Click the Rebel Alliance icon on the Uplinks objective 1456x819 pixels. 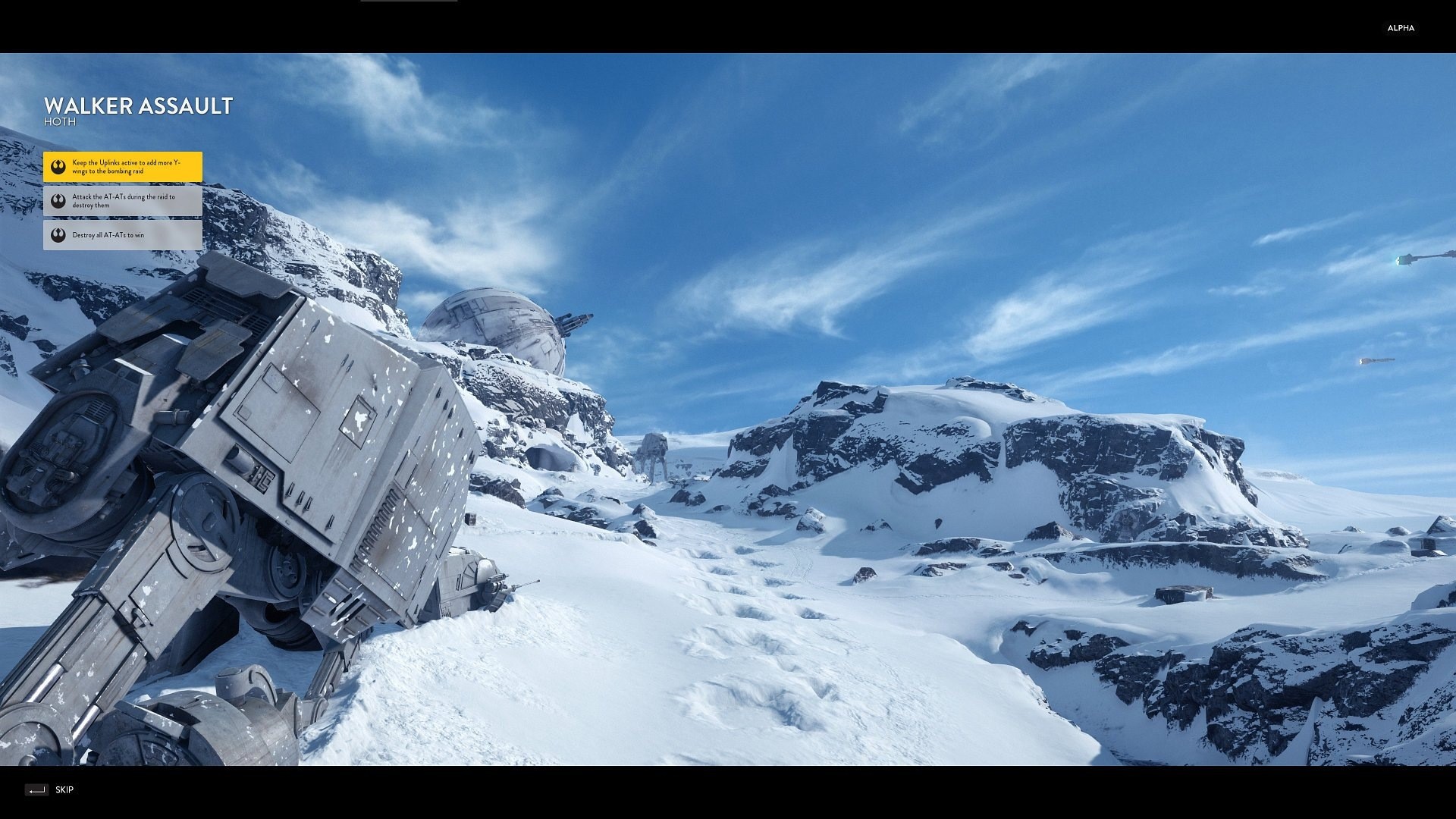pos(58,166)
